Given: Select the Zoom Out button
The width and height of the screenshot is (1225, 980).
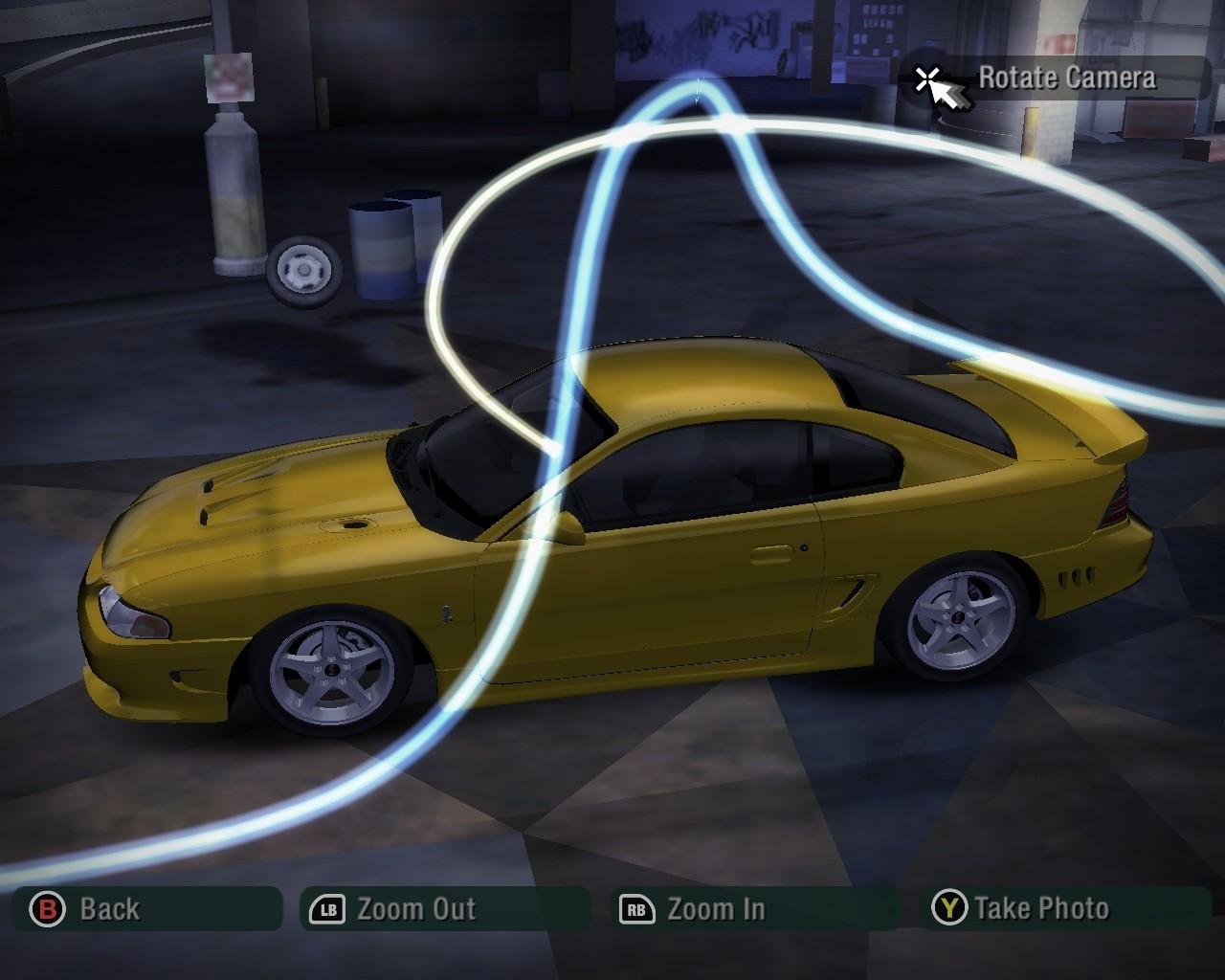Looking at the screenshot, I should (x=444, y=908).
